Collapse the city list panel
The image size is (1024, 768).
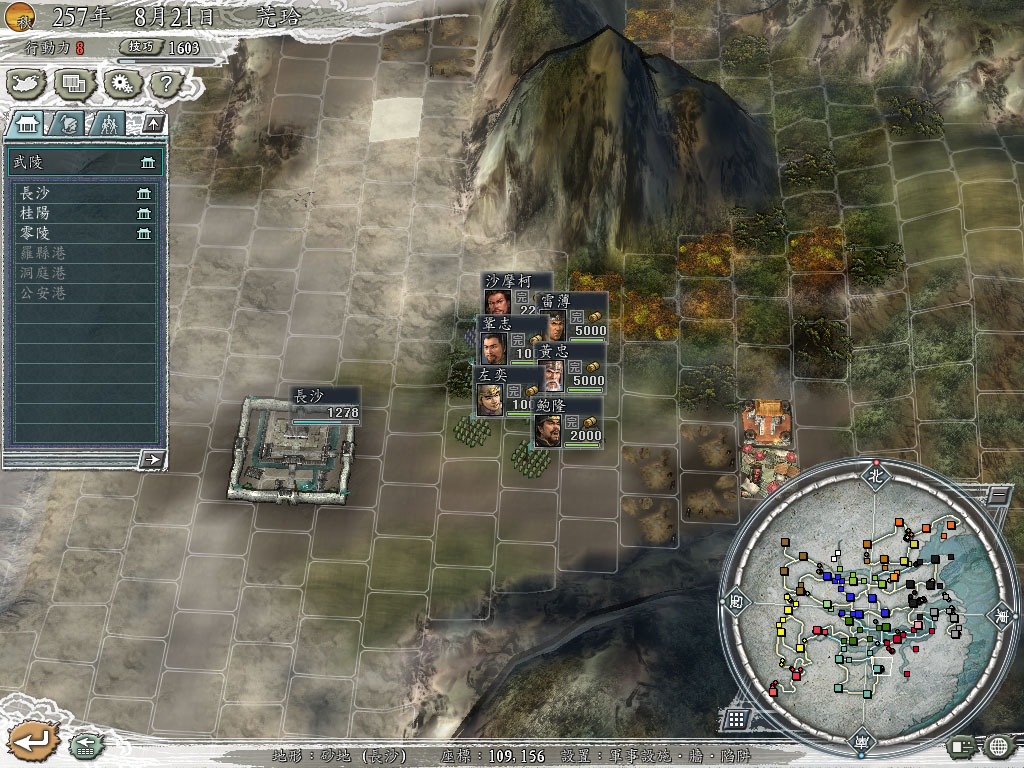[x=153, y=124]
